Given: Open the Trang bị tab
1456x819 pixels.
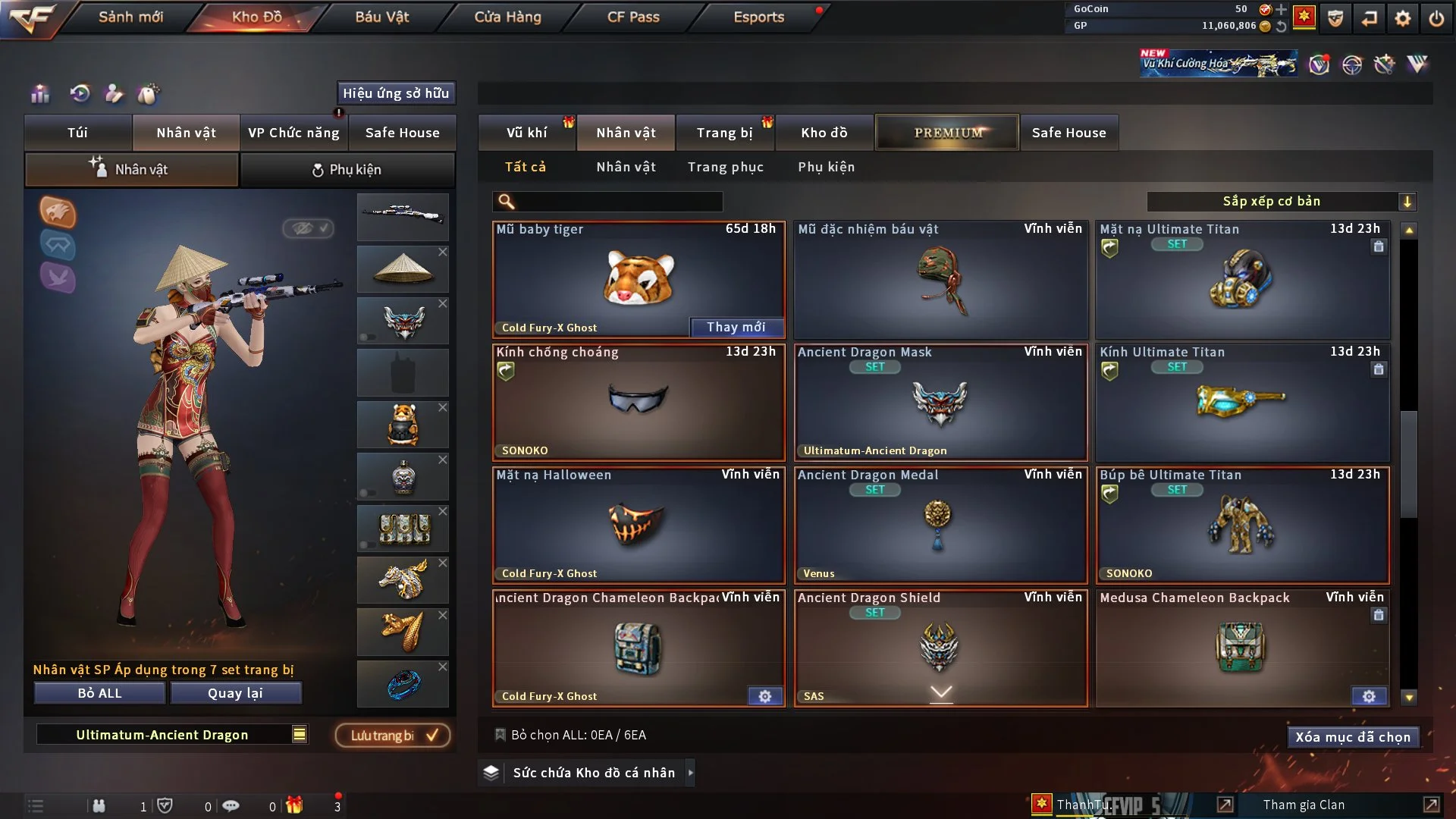Looking at the screenshot, I should [724, 133].
